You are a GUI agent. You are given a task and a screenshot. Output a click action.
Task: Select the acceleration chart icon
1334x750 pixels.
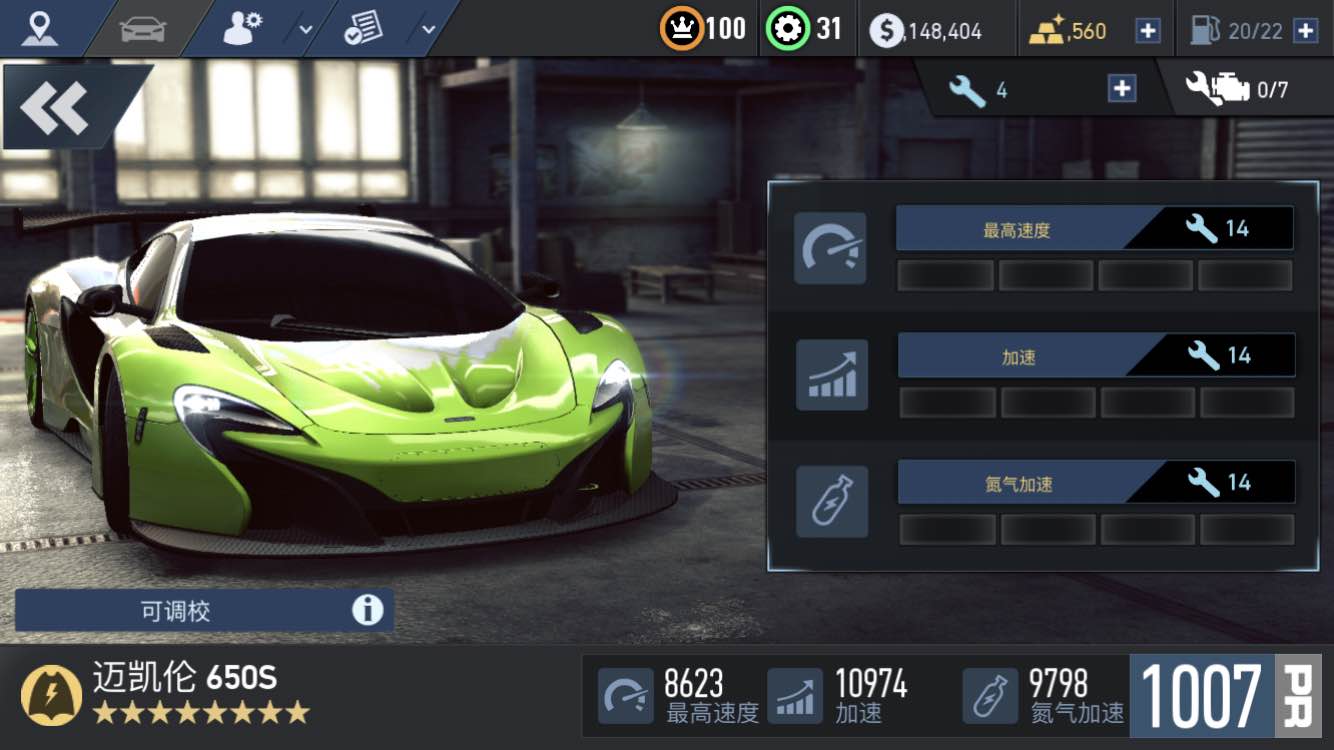click(831, 375)
